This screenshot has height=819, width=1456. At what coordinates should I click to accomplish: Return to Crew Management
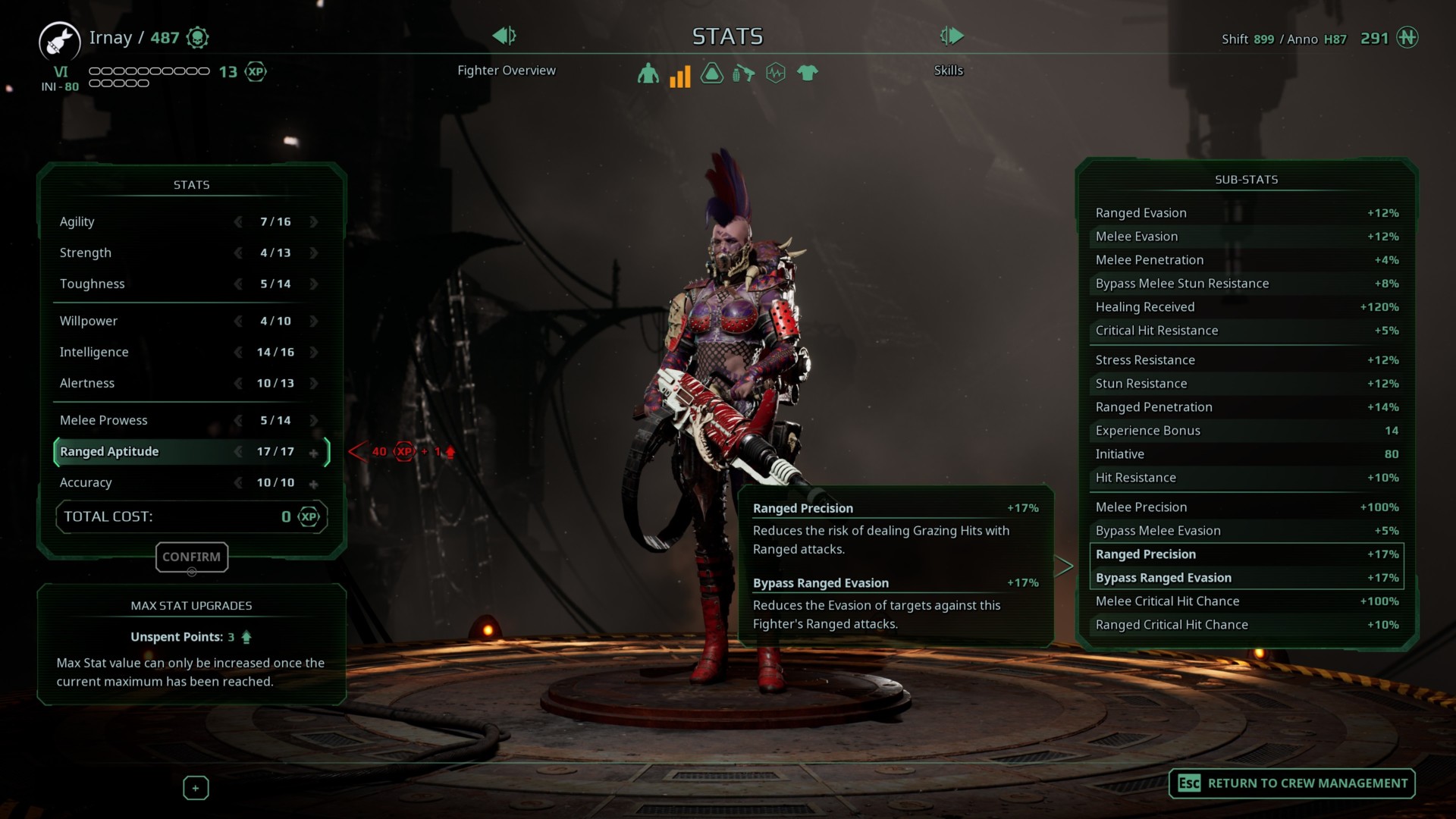1291,783
